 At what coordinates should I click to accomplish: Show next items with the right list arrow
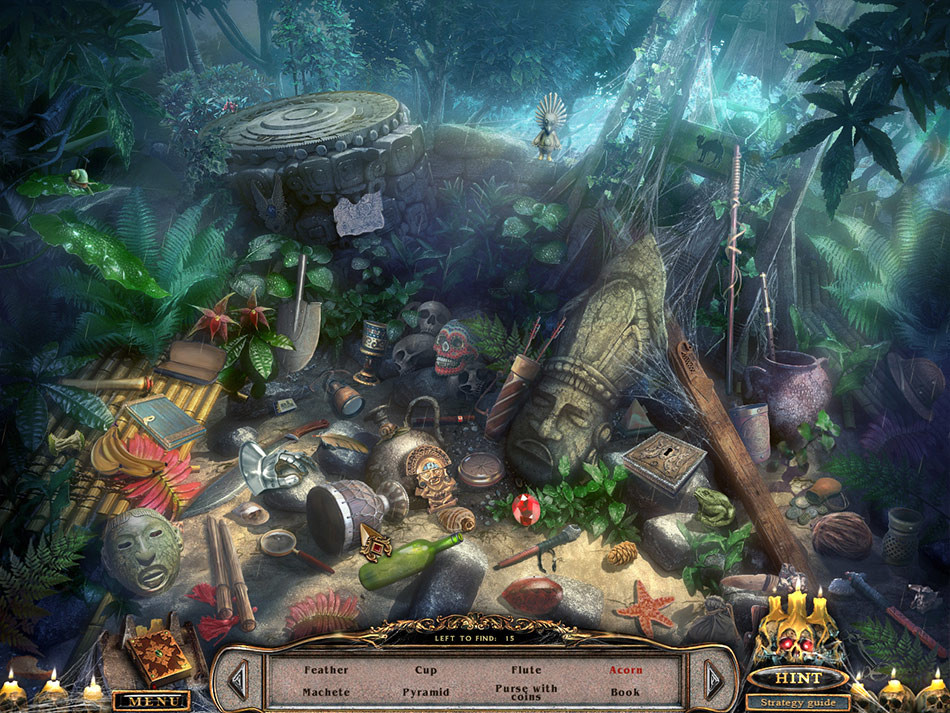pyautogui.click(x=713, y=680)
